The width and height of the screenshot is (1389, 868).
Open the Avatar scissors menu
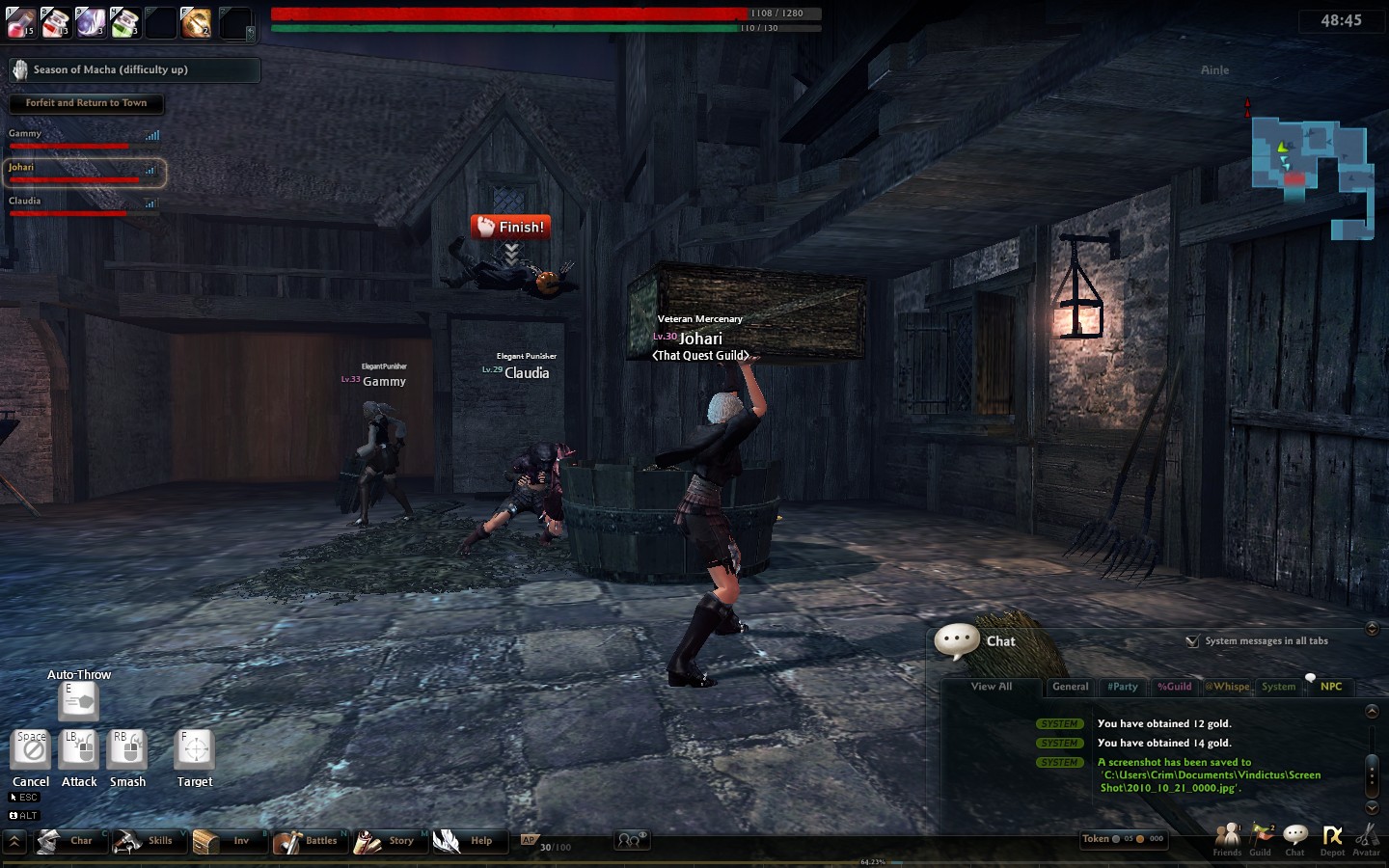(x=1366, y=838)
